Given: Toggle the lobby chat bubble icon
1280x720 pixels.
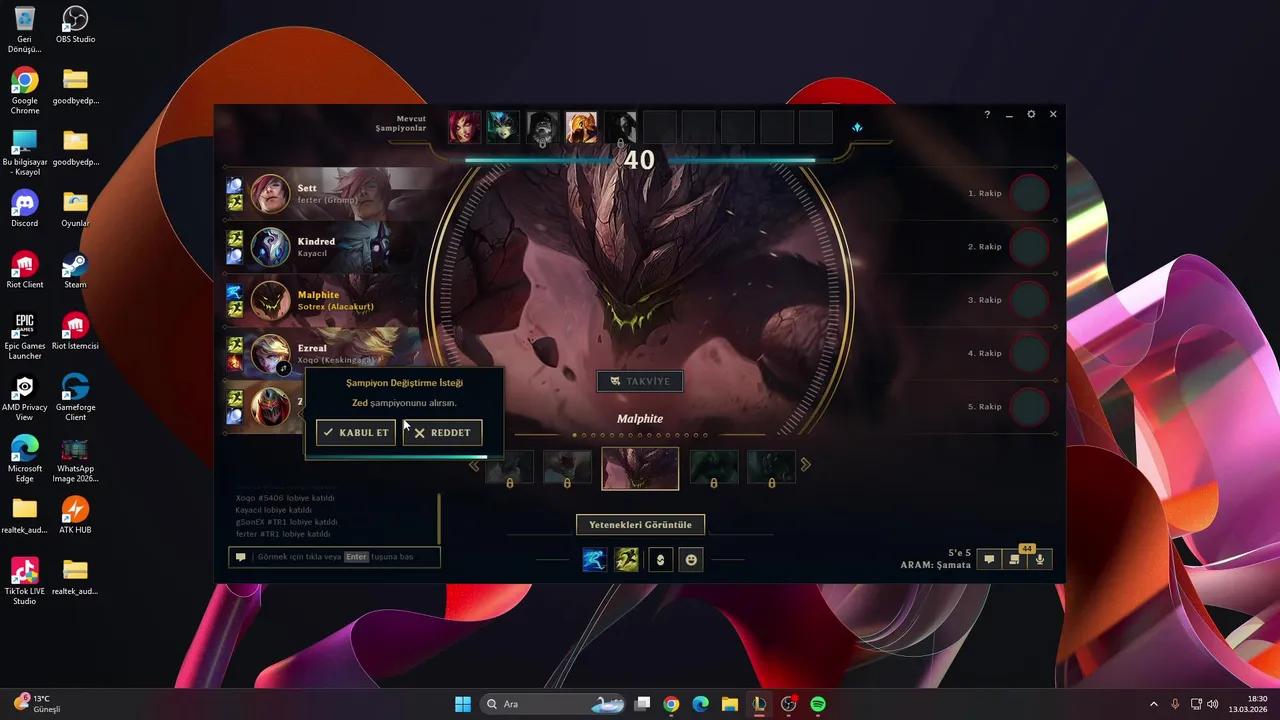Looking at the screenshot, I should click(989, 559).
